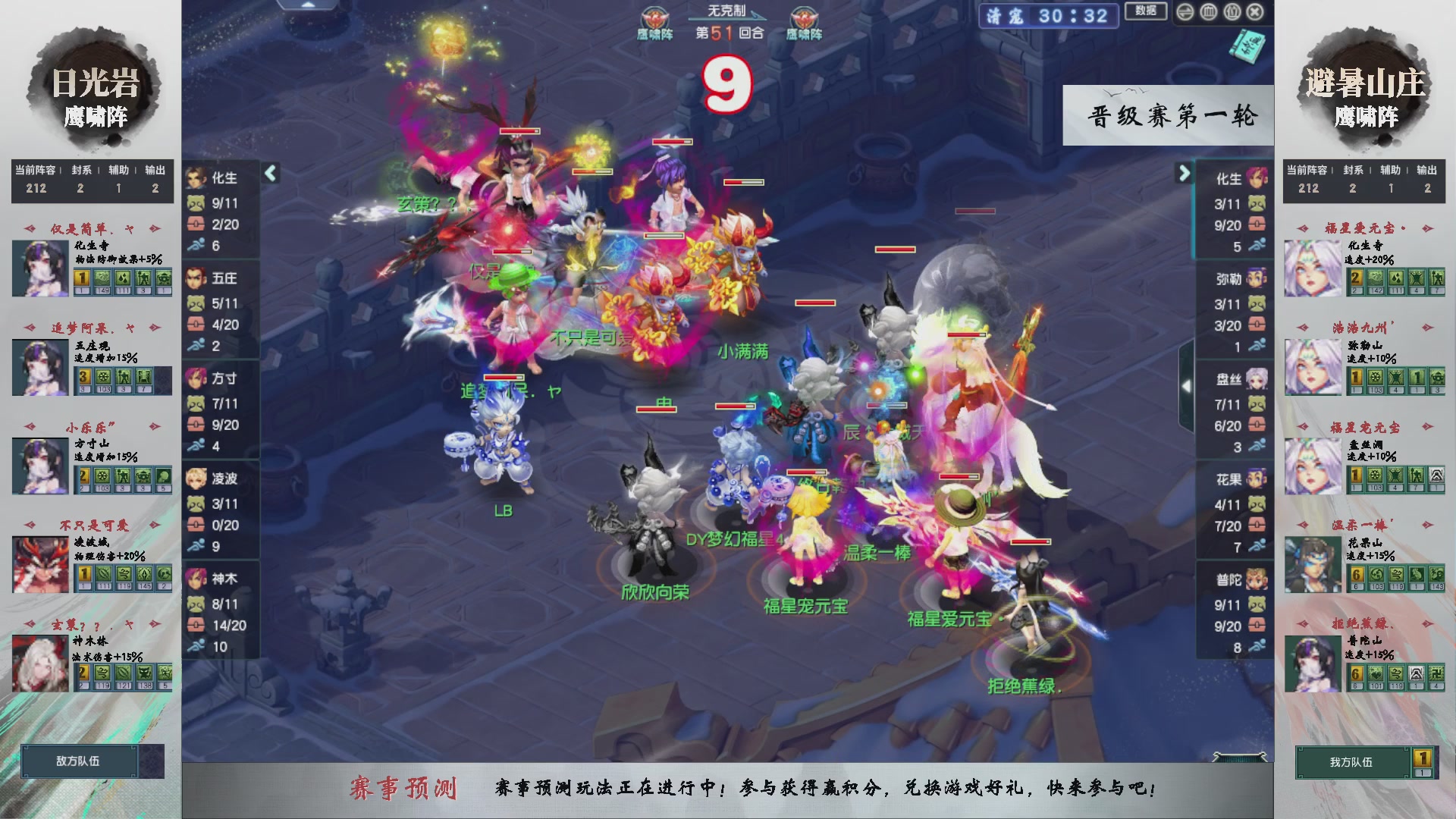Toggle the character-hide circle icon at top right
This screenshot has width=1456, height=819.
tap(1232, 12)
